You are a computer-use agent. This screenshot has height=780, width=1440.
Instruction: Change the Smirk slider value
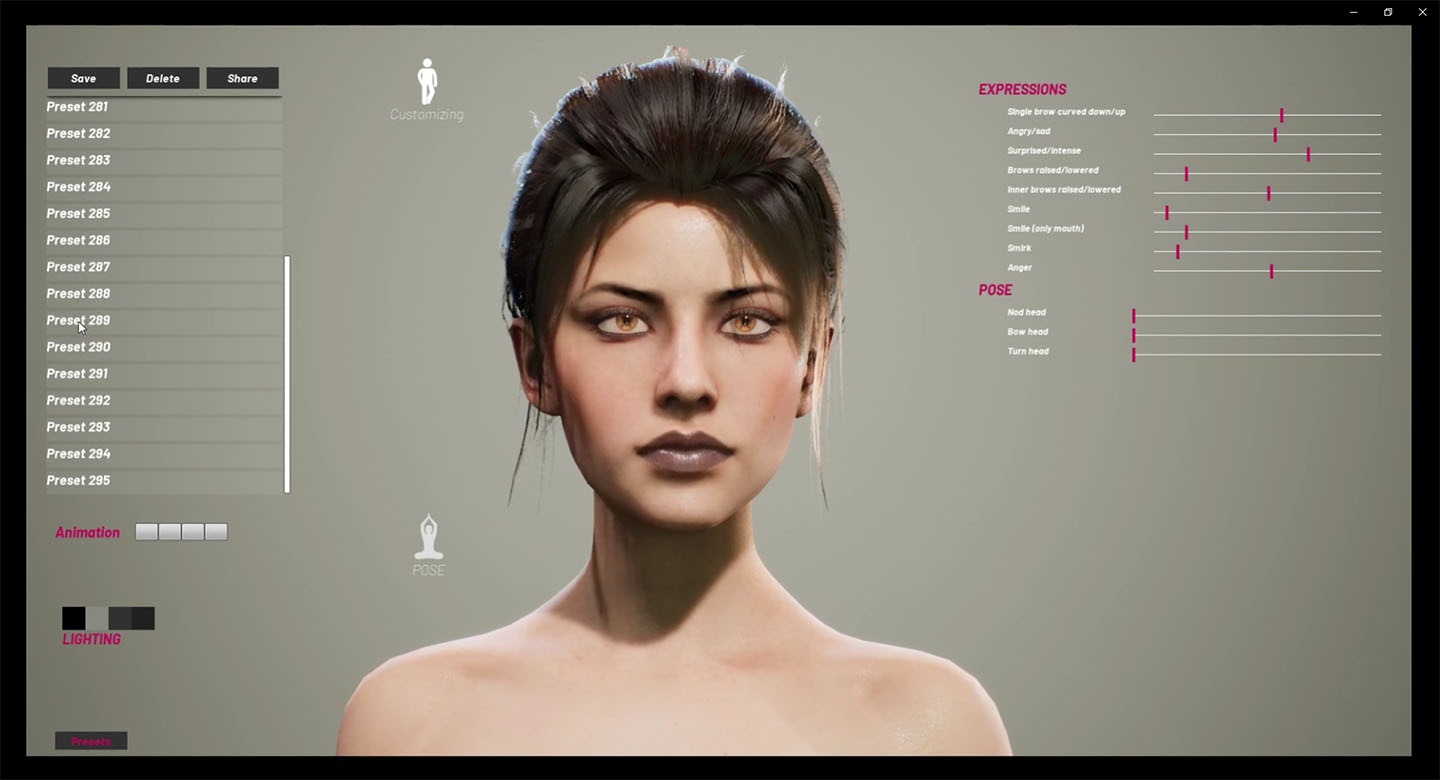point(1178,251)
